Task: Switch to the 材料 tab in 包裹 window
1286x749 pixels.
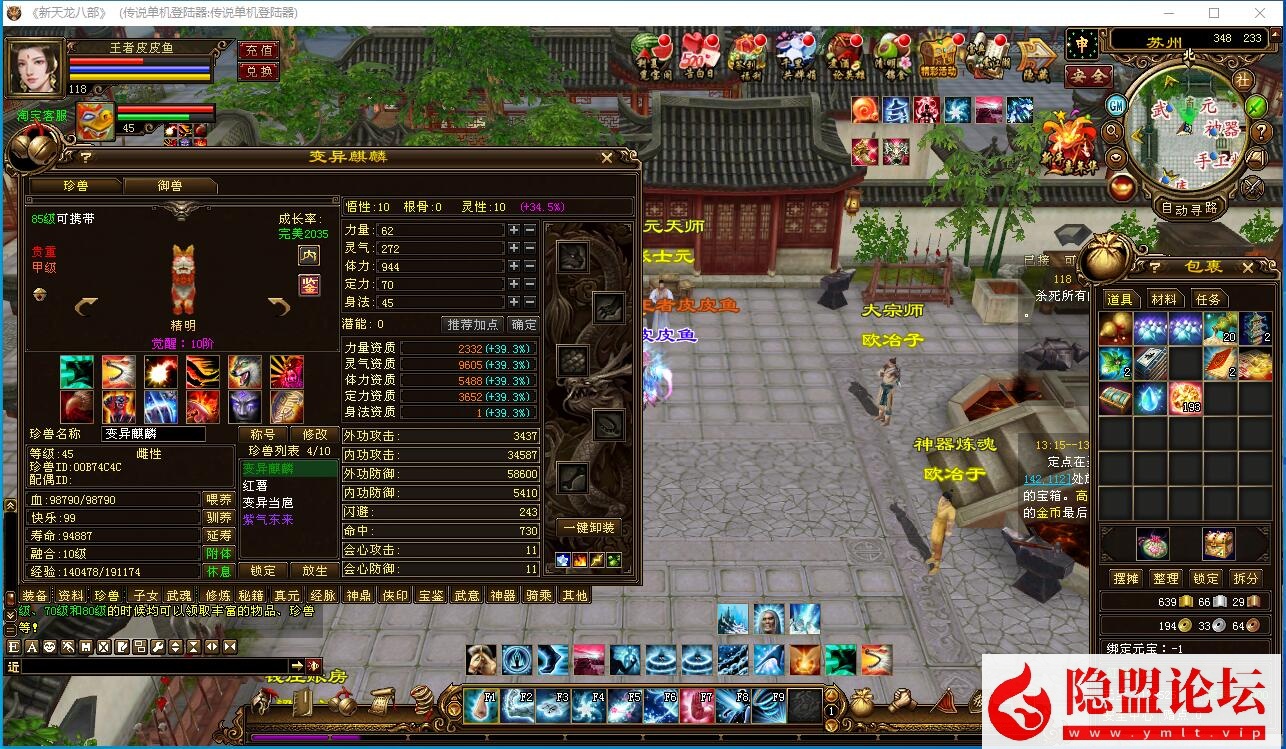Action: [1164, 298]
